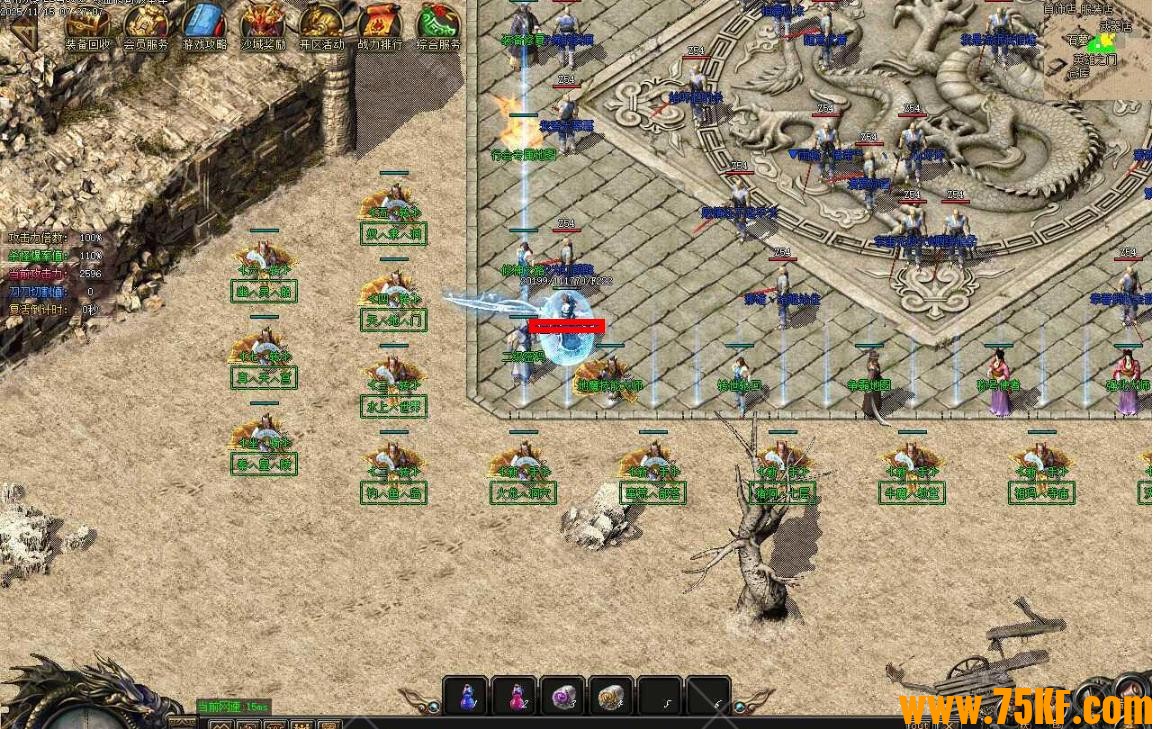Screen dimensions: 1157x729
Task: Select the purple swirl scroll in slot 3
Action: tap(563, 696)
